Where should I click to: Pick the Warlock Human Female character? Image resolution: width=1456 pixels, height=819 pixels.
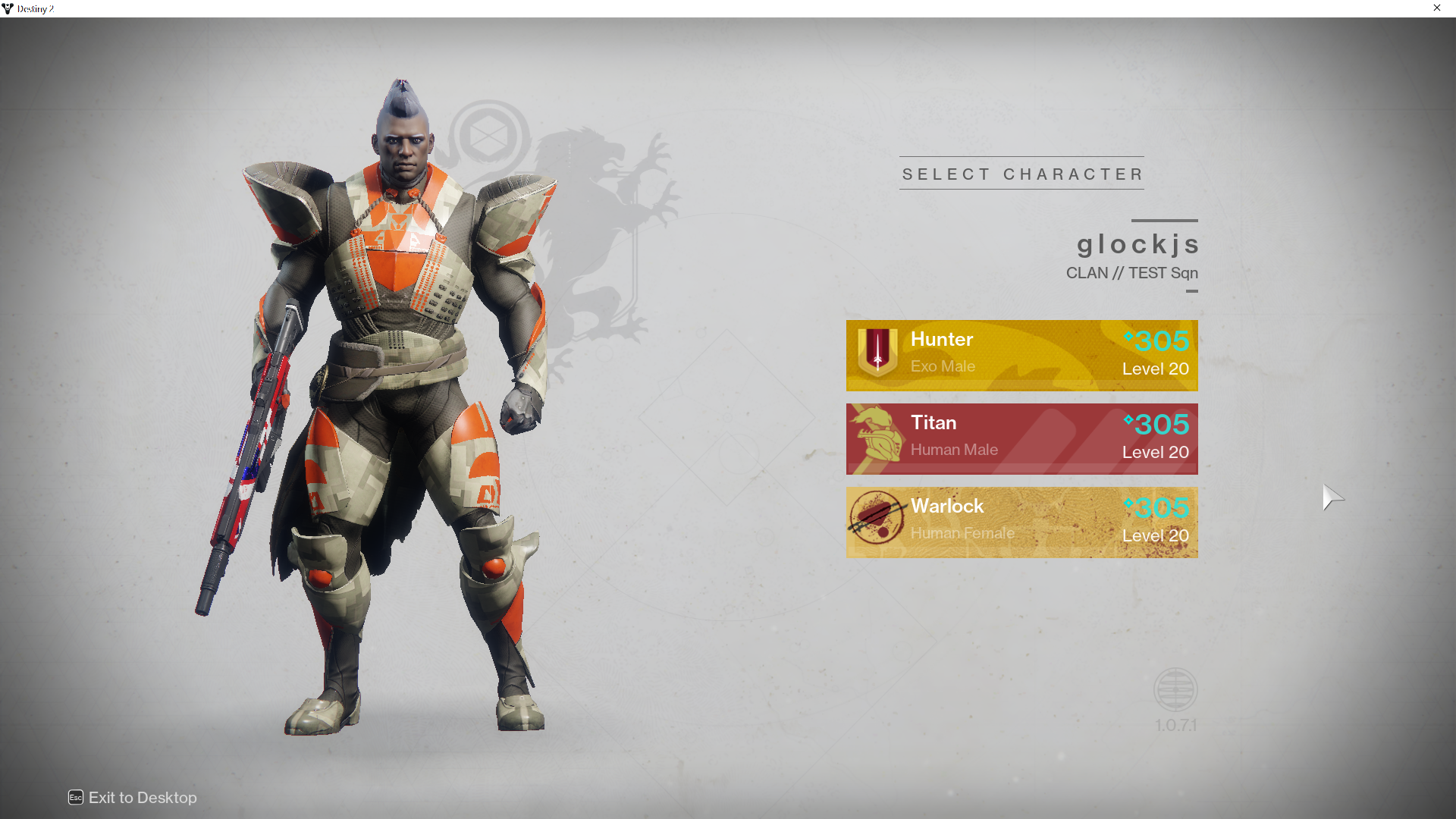point(1021,522)
